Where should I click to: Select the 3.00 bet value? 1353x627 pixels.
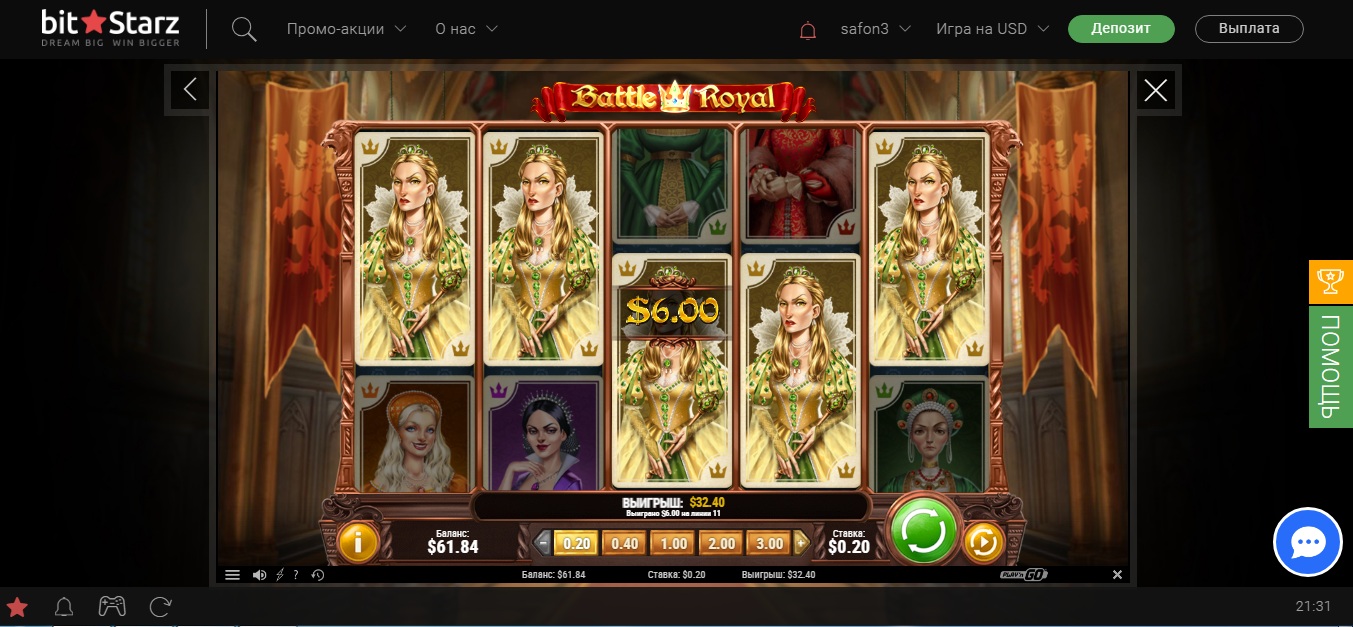click(x=769, y=544)
